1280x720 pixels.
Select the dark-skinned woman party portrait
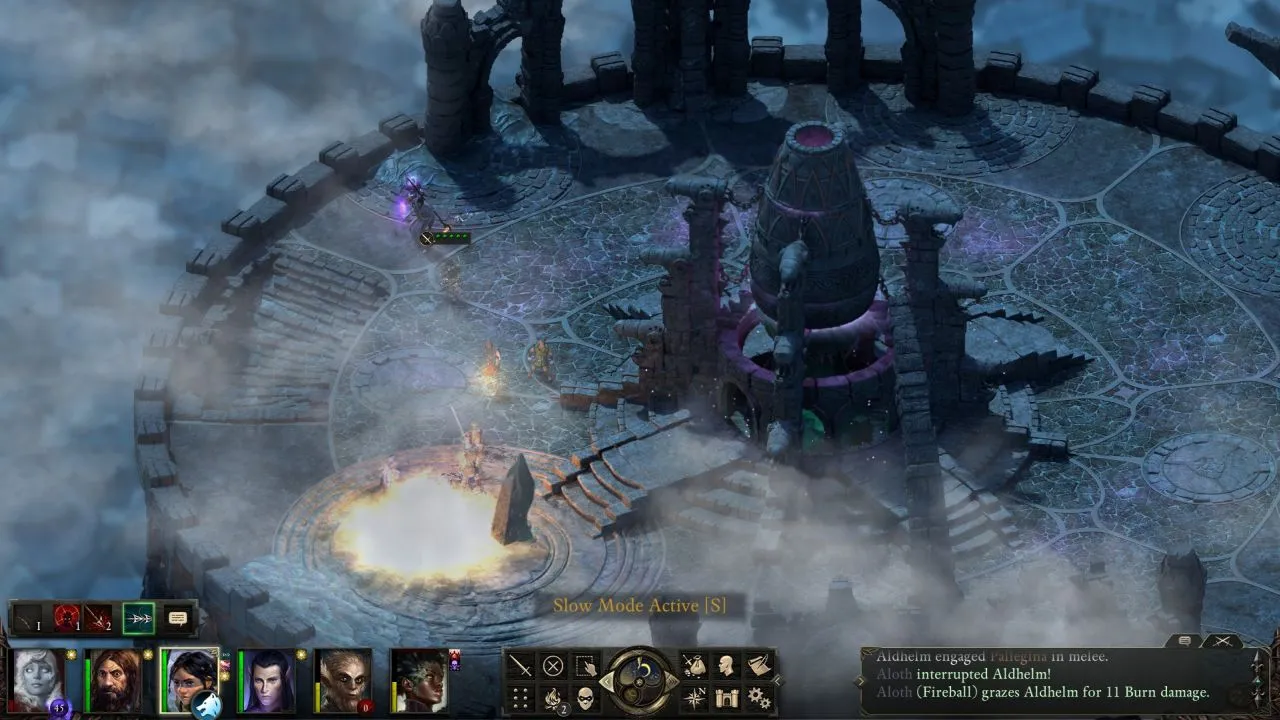(419, 680)
